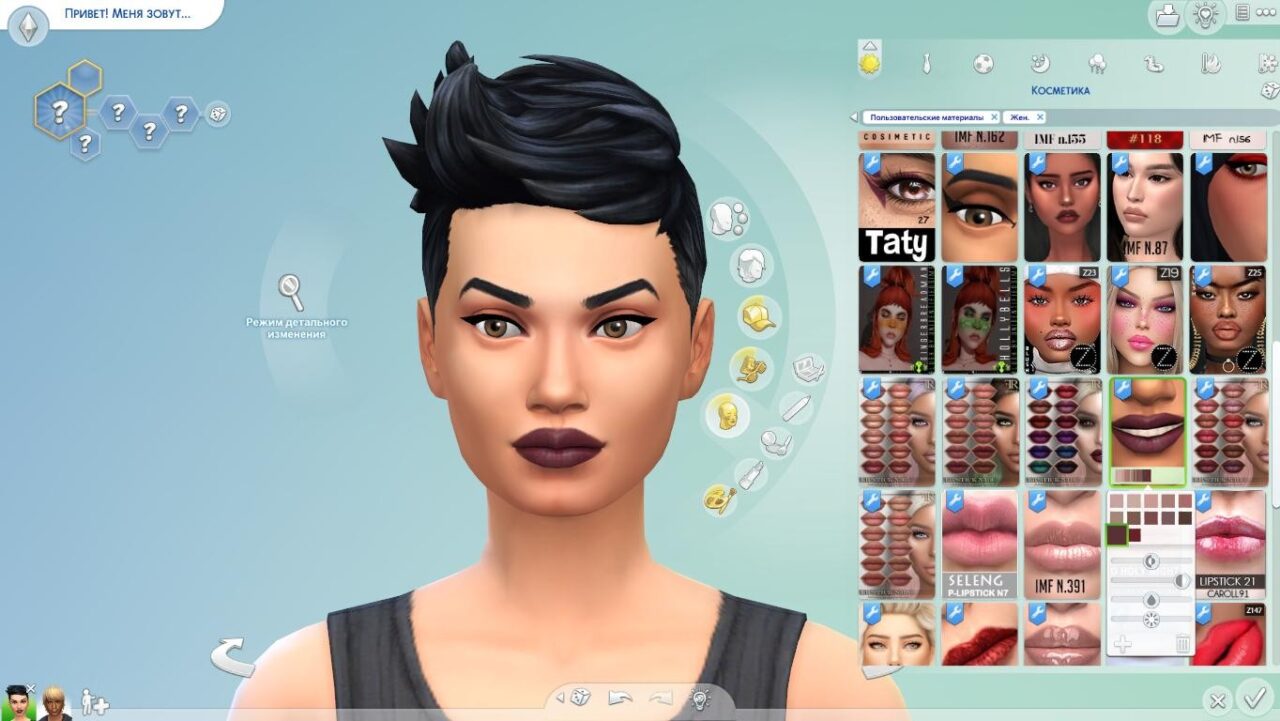Remove the female filter tag
This screenshot has height=721, width=1280.
pyautogui.click(x=1040, y=117)
